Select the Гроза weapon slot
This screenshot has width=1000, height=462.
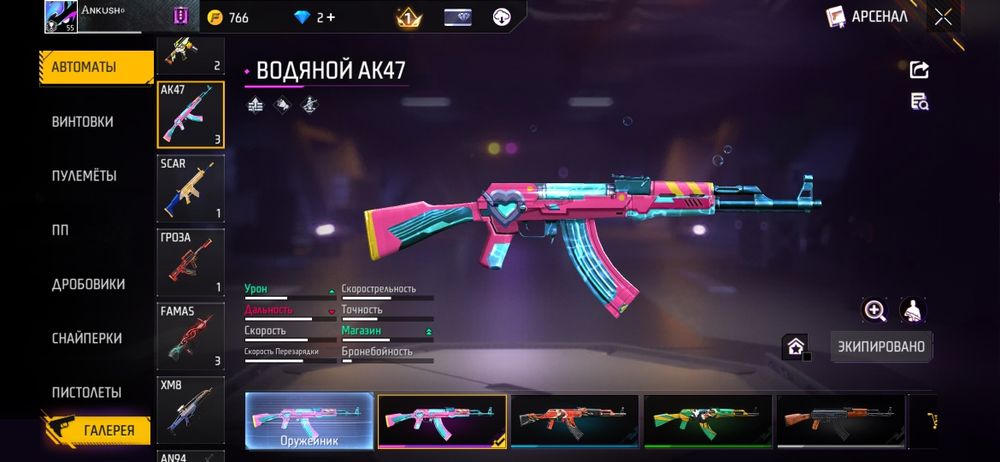[190, 262]
